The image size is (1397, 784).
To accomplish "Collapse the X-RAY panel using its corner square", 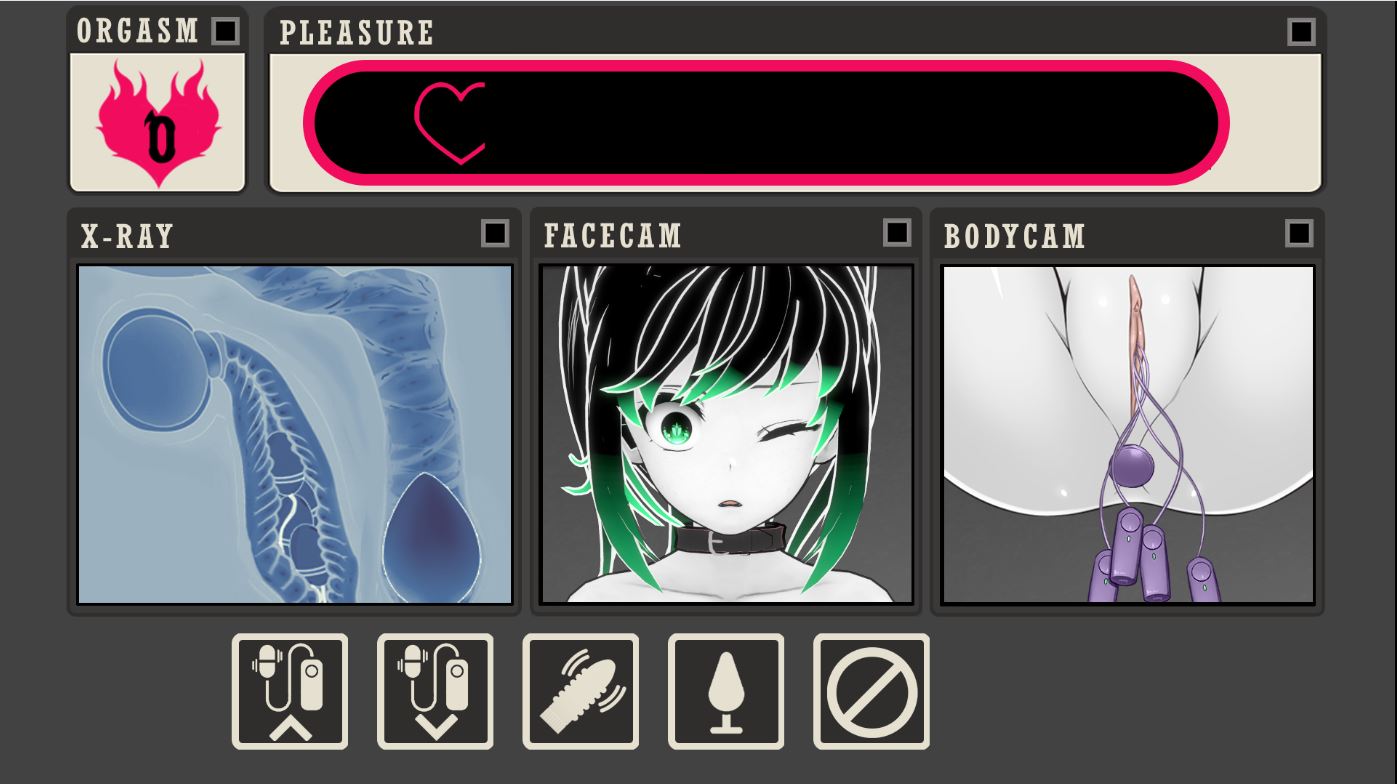I will coord(493,232).
